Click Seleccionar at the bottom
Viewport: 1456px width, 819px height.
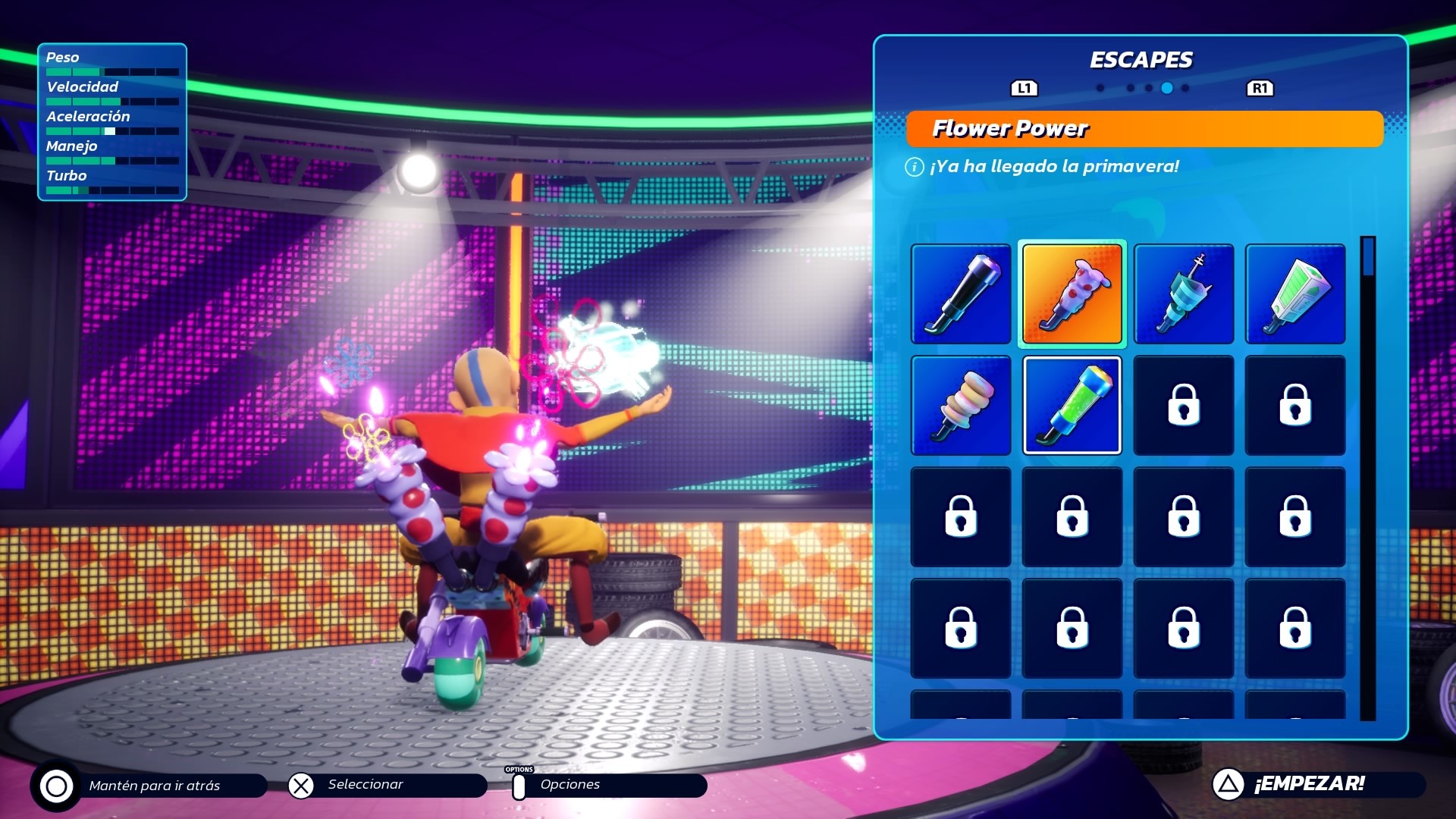(364, 786)
